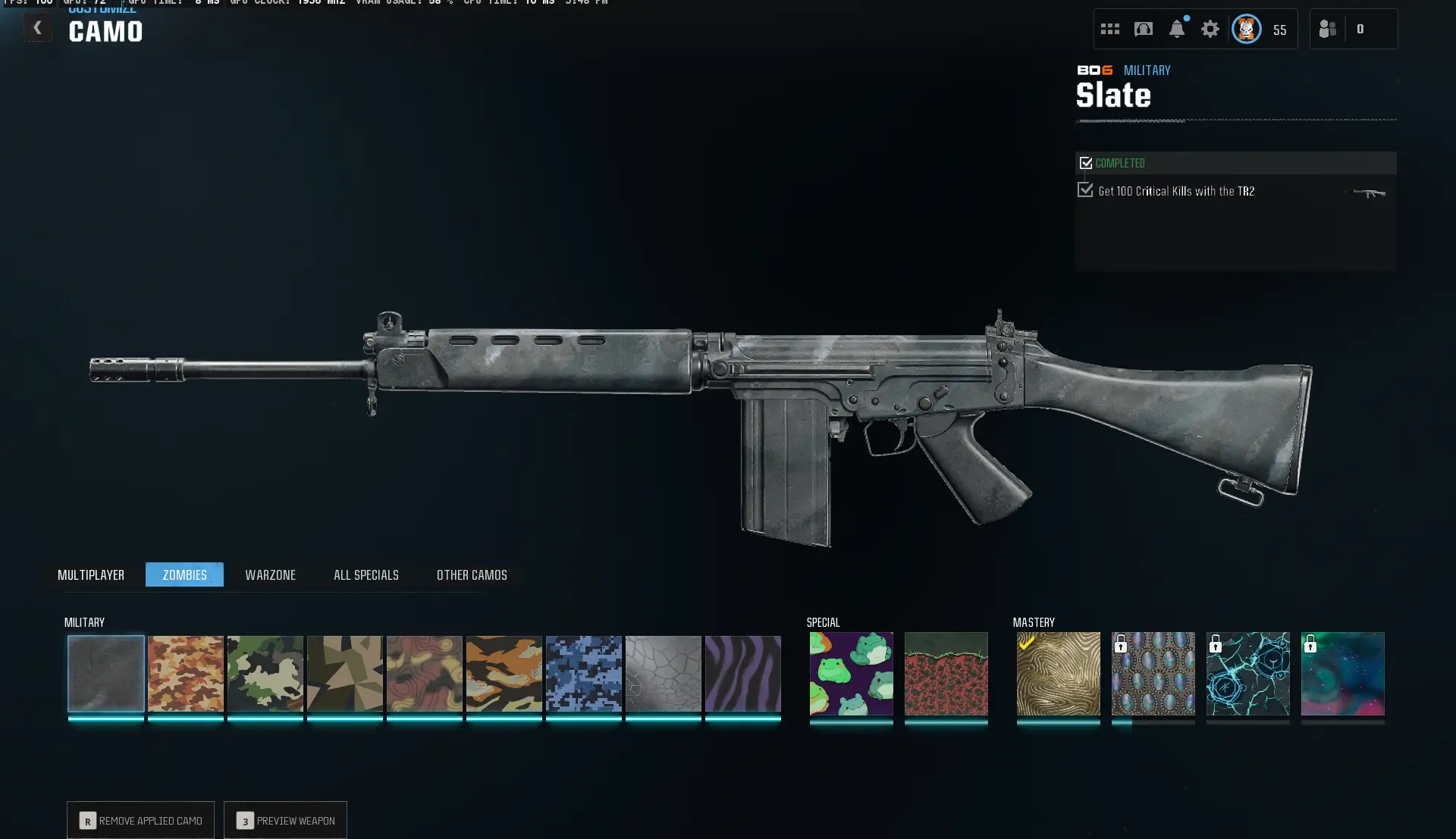This screenshot has width=1456, height=839.
Task: Select the frog pattern Special camo
Action: 850,675
